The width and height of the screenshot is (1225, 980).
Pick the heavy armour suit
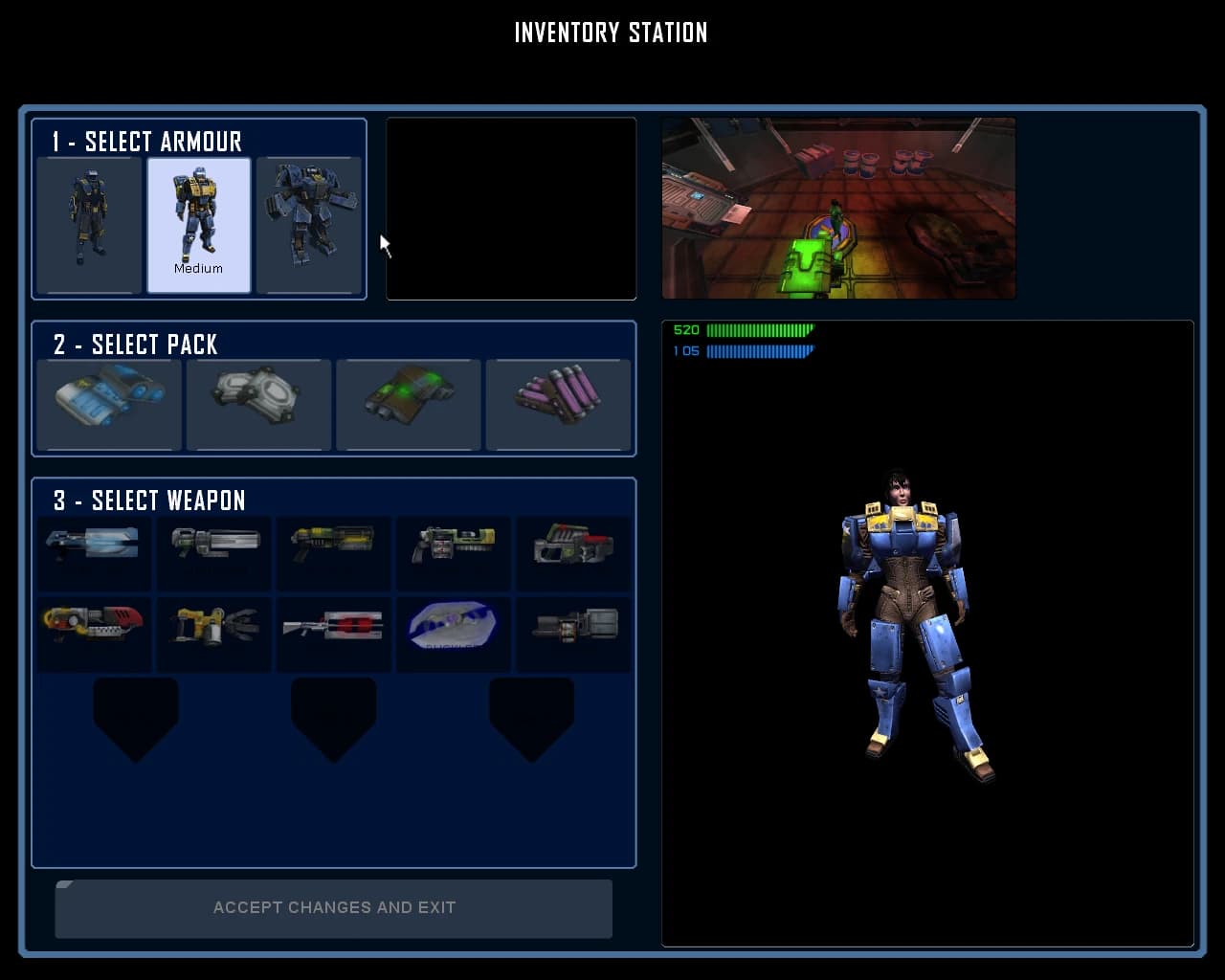(309, 224)
